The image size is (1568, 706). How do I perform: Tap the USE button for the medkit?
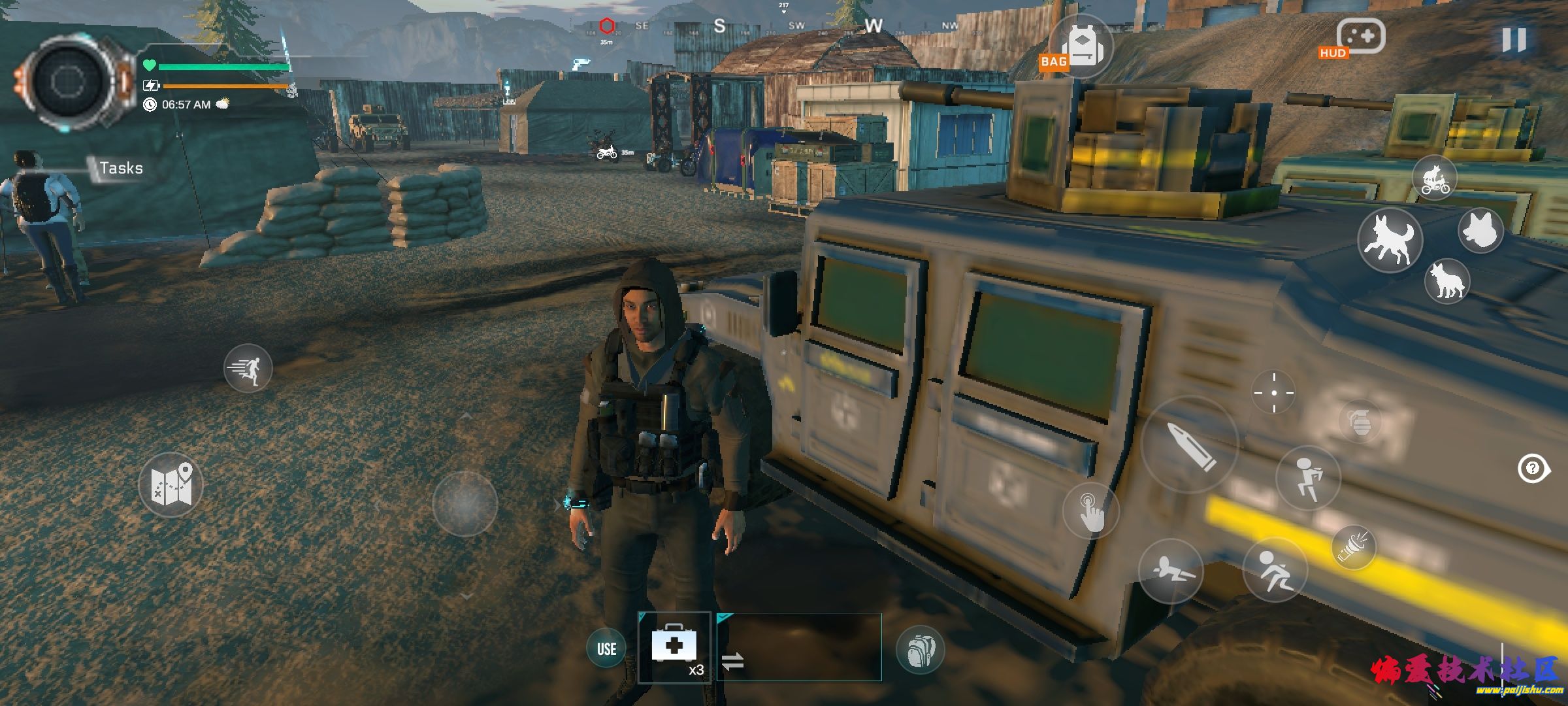(x=606, y=648)
